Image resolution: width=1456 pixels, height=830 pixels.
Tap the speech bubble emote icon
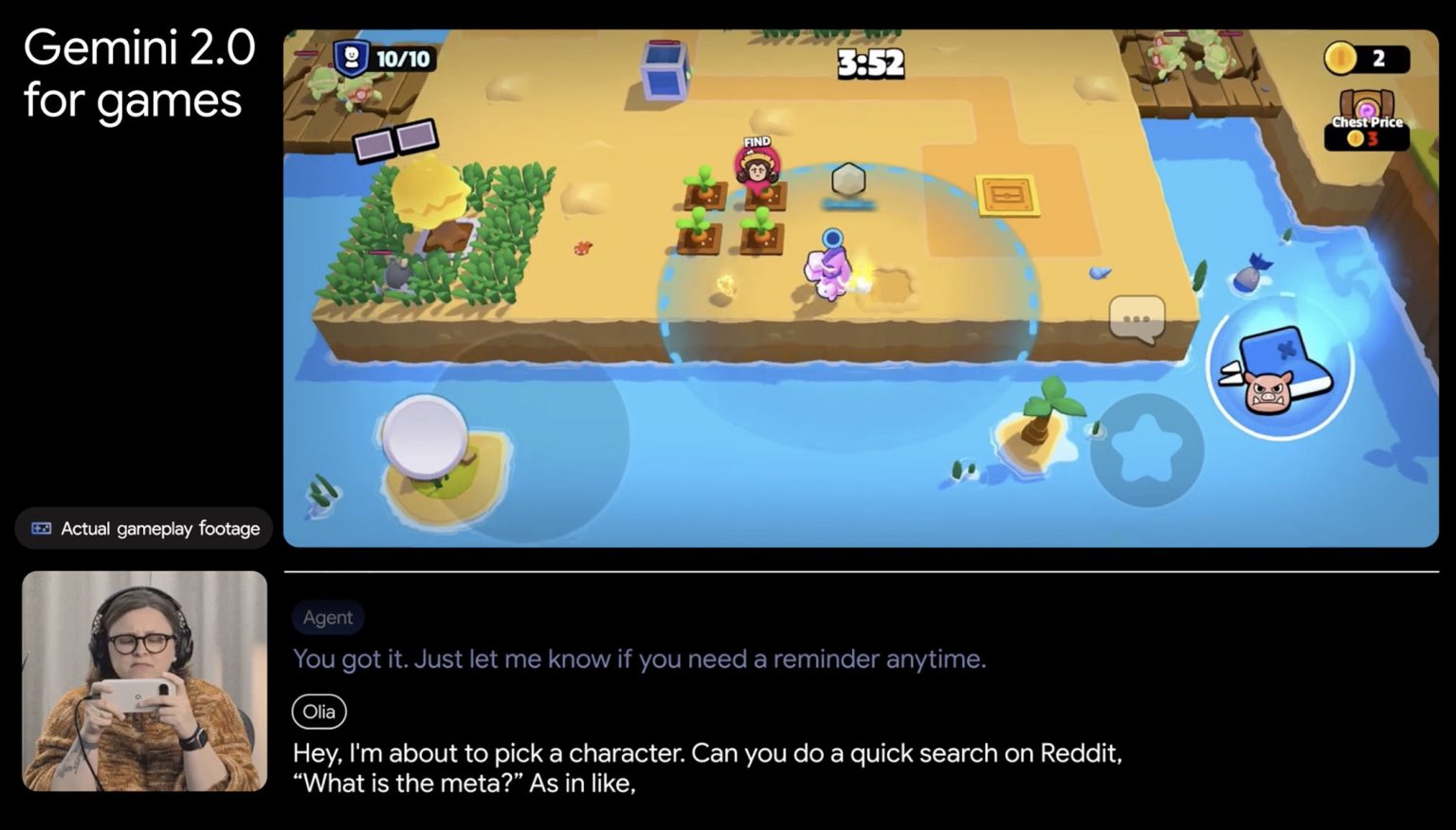1137,317
